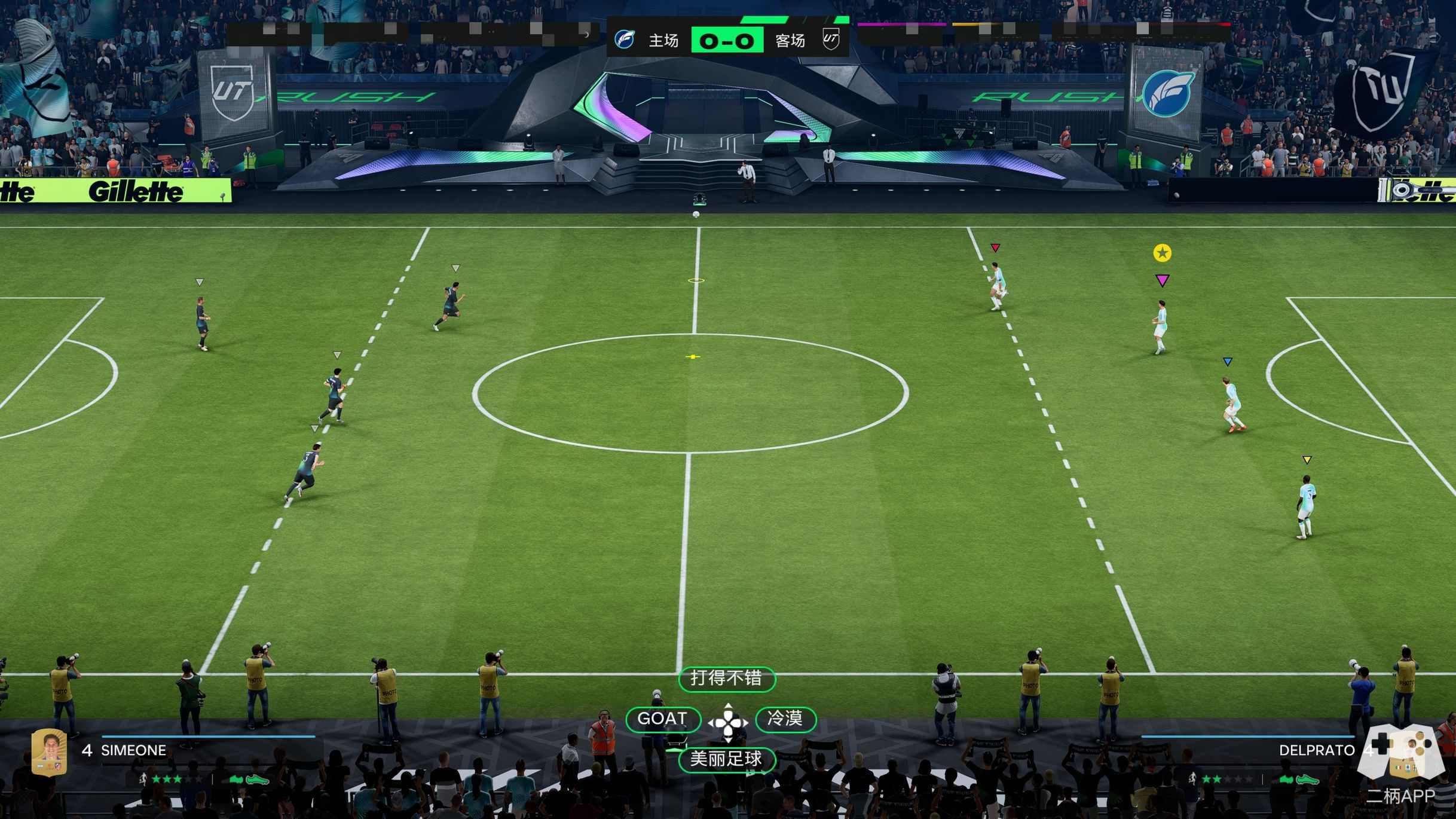Click the Simeone player card portrait

point(49,751)
